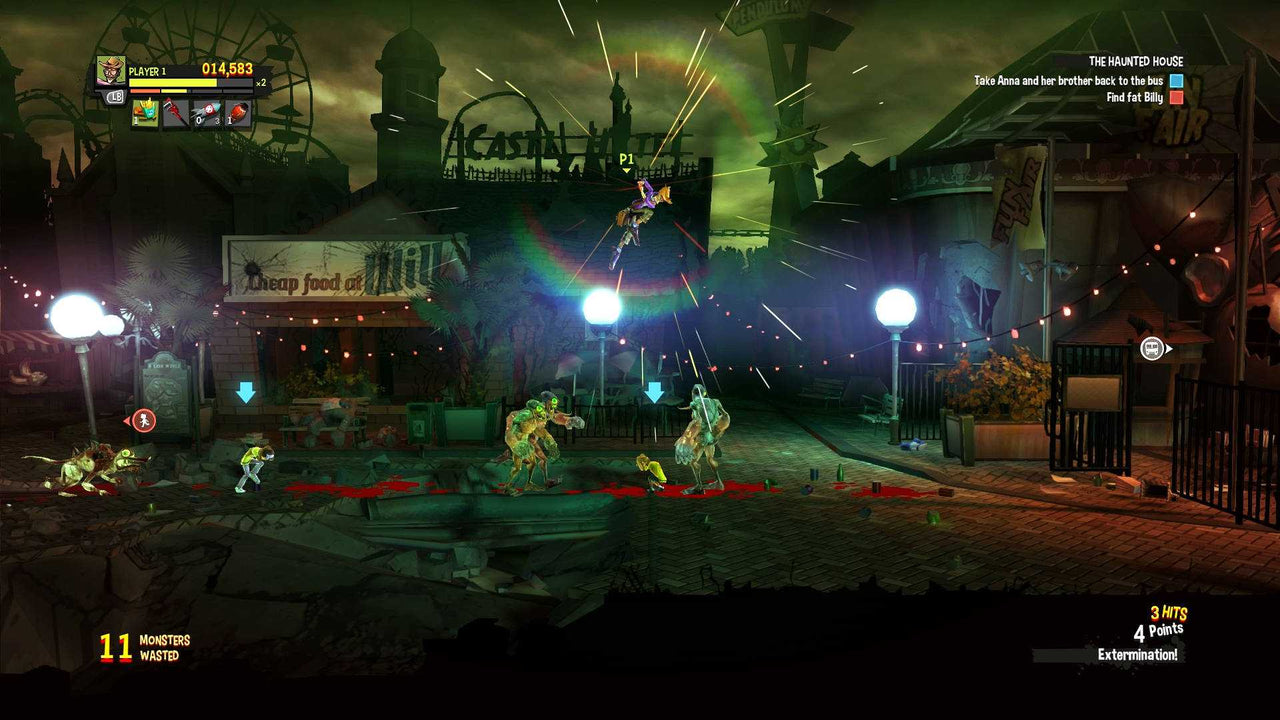Viewport: 1280px width, 720px height.
Task: Select the bottle rocket item slot
Action: click(x=208, y=113)
